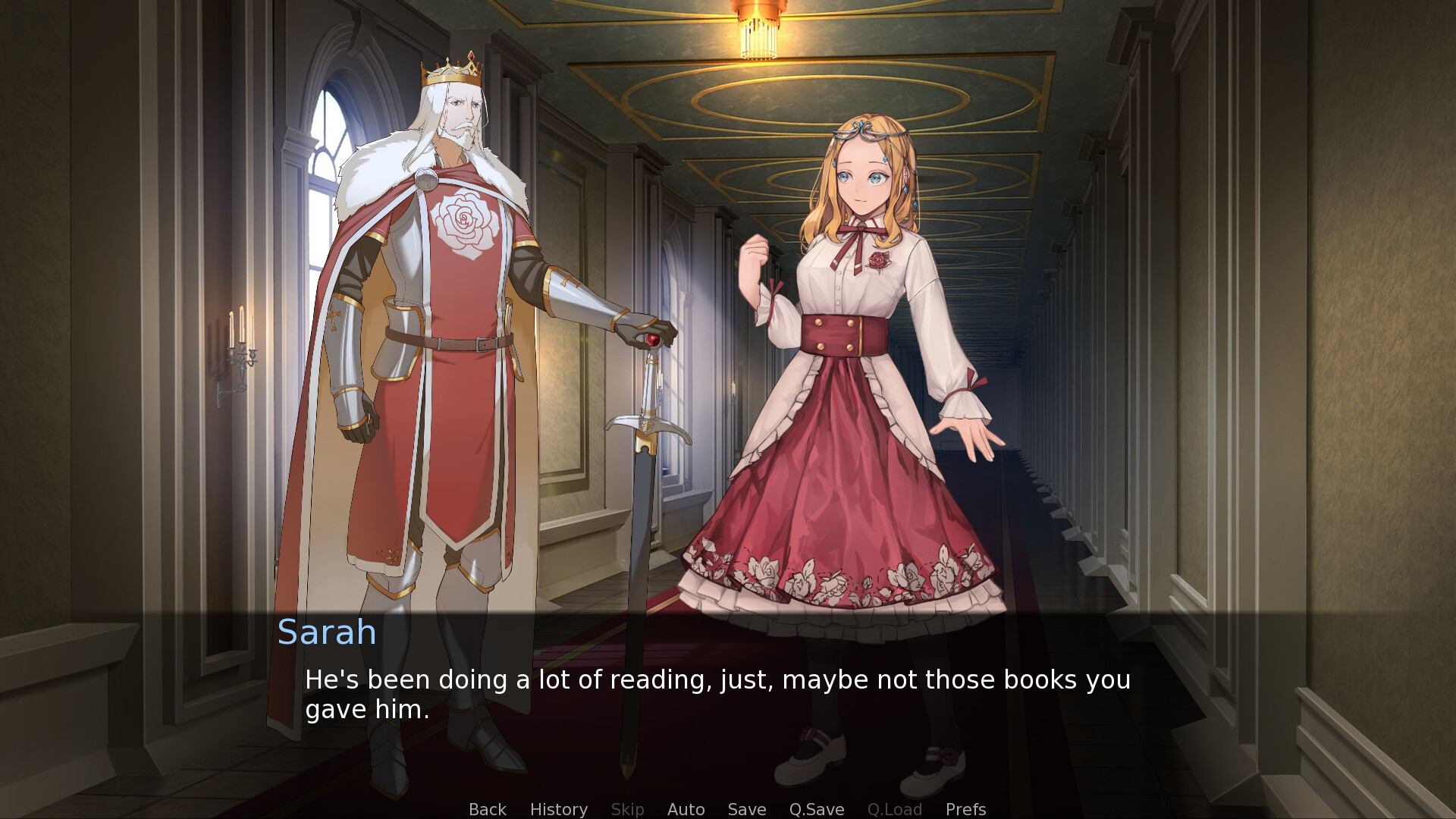Go Back to the previous line
This screenshot has height=819, width=1456.
[487, 809]
